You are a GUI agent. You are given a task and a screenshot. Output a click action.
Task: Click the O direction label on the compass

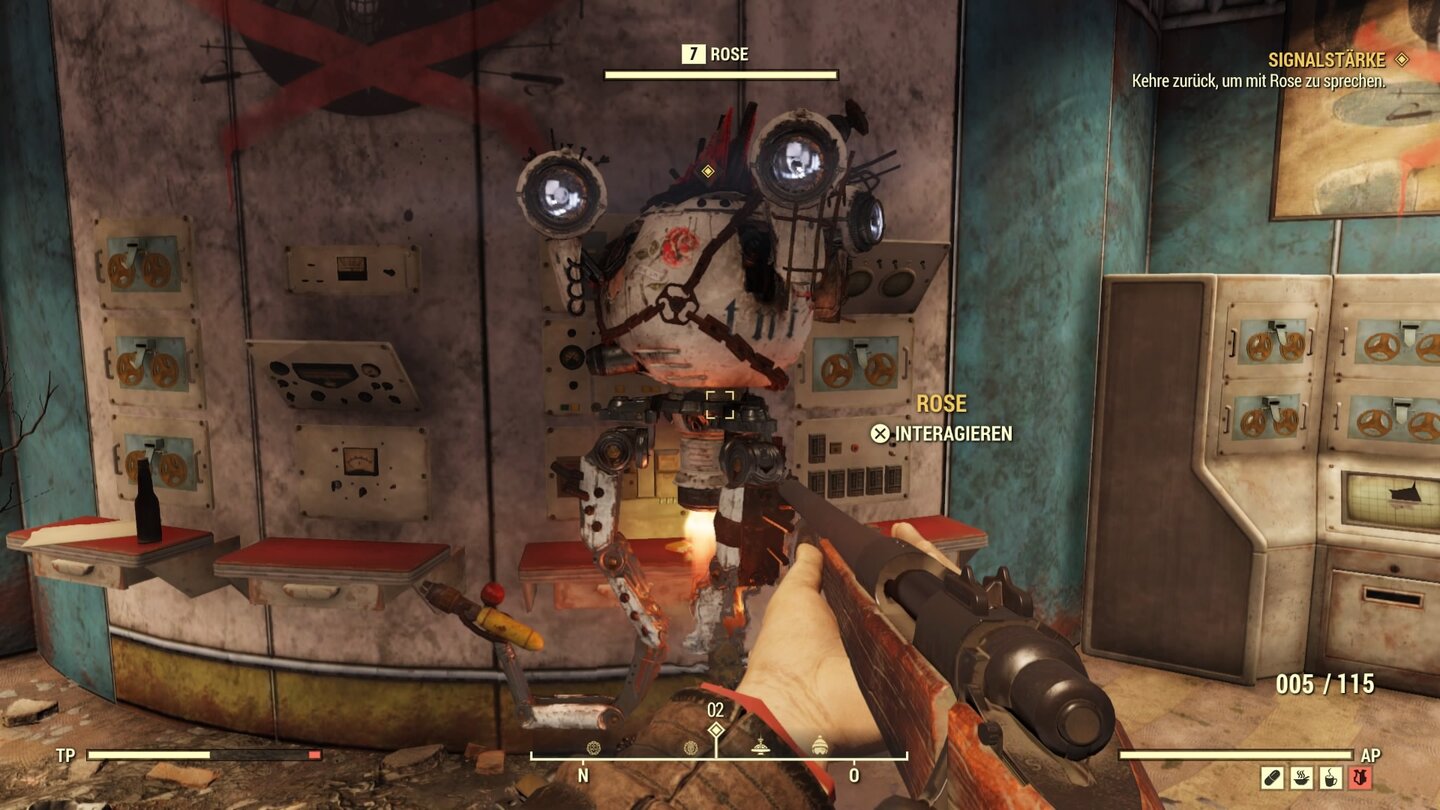854,773
